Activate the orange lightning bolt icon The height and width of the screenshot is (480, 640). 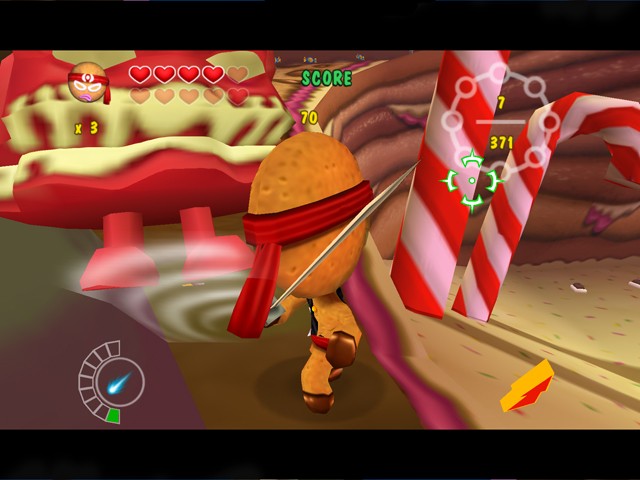[x=528, y=387]
